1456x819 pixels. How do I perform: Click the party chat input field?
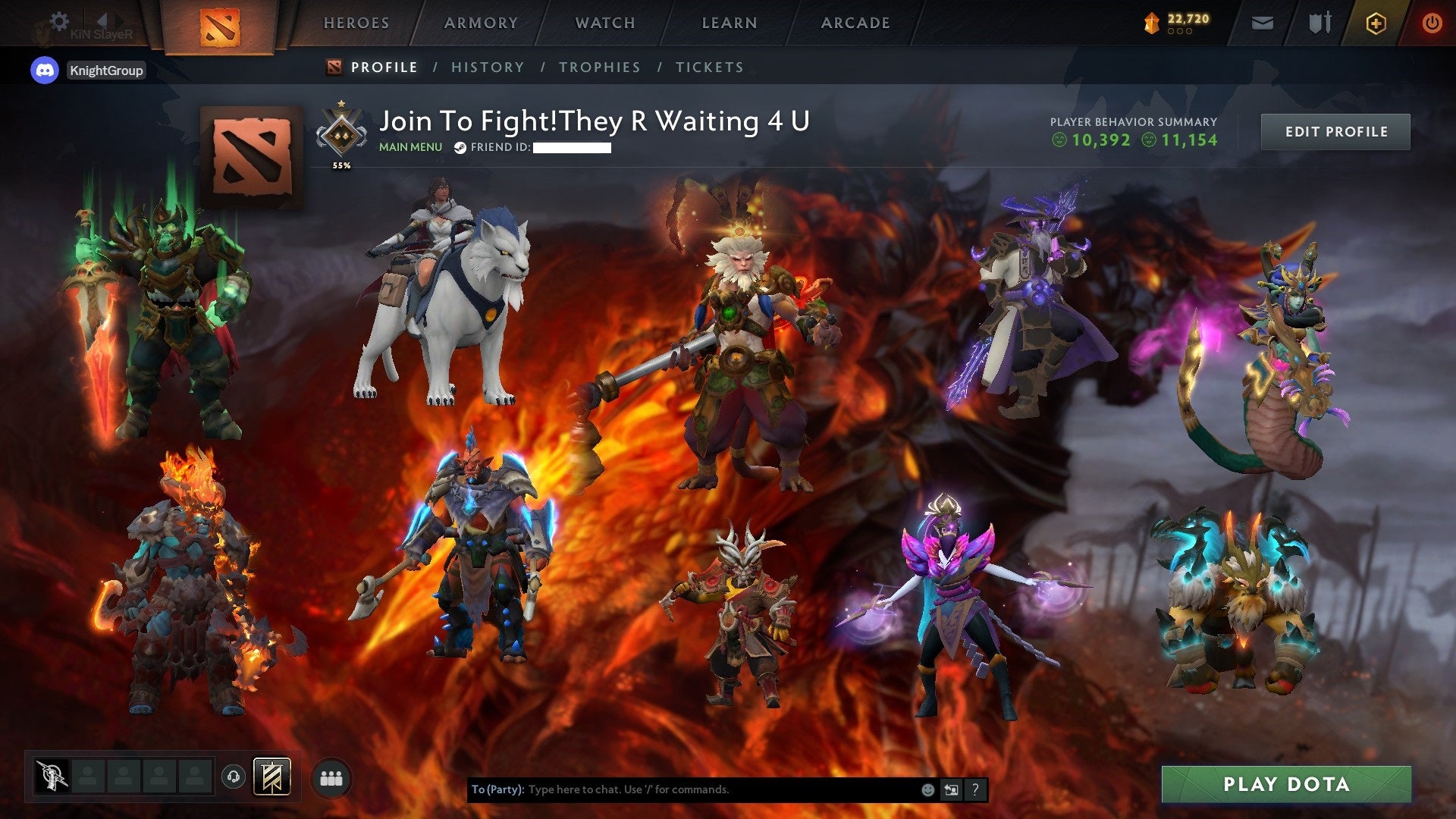682,789
